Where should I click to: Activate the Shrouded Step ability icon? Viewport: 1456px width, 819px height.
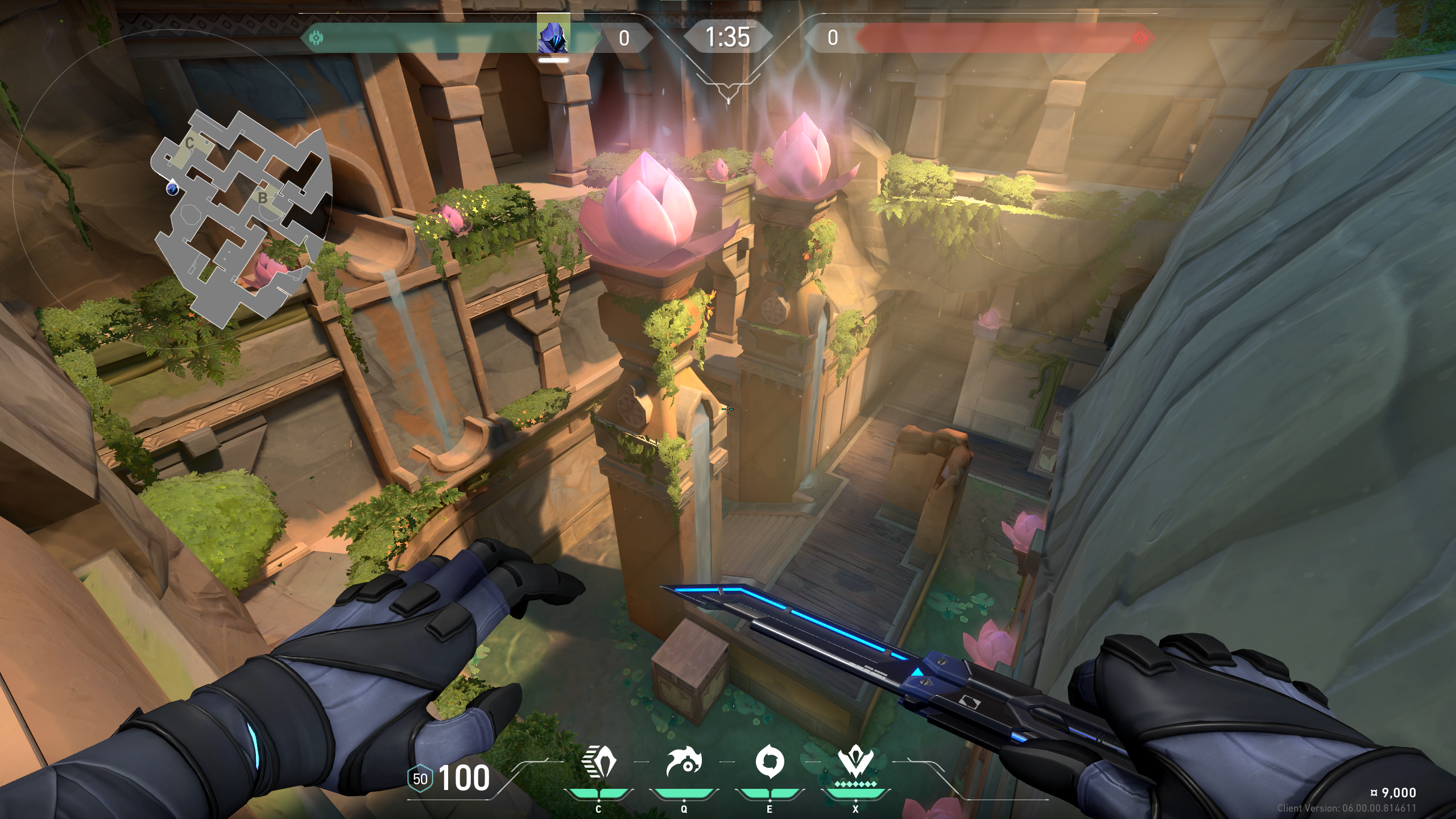(x=598, y=762)
